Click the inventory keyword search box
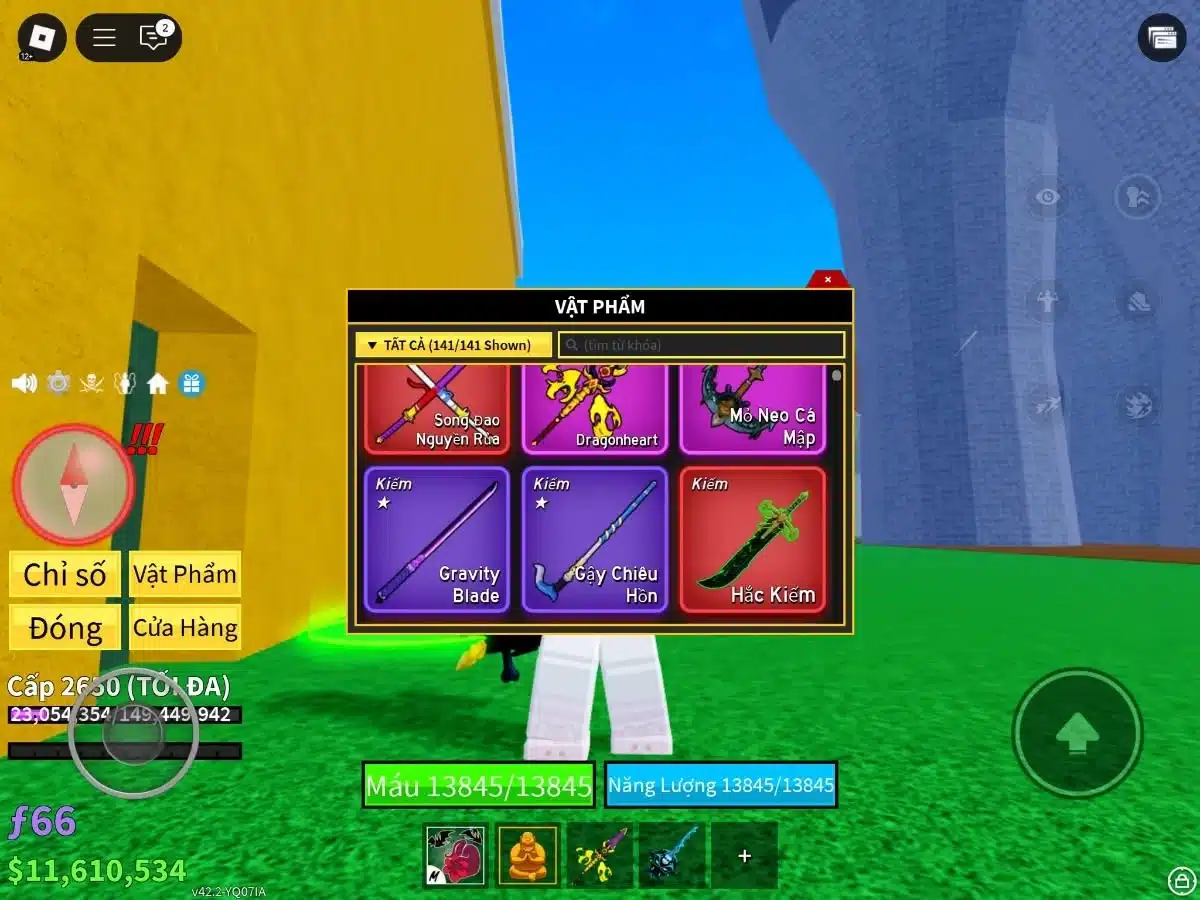Viewport: 1200px width, 900px height. [x=701, y=345]
